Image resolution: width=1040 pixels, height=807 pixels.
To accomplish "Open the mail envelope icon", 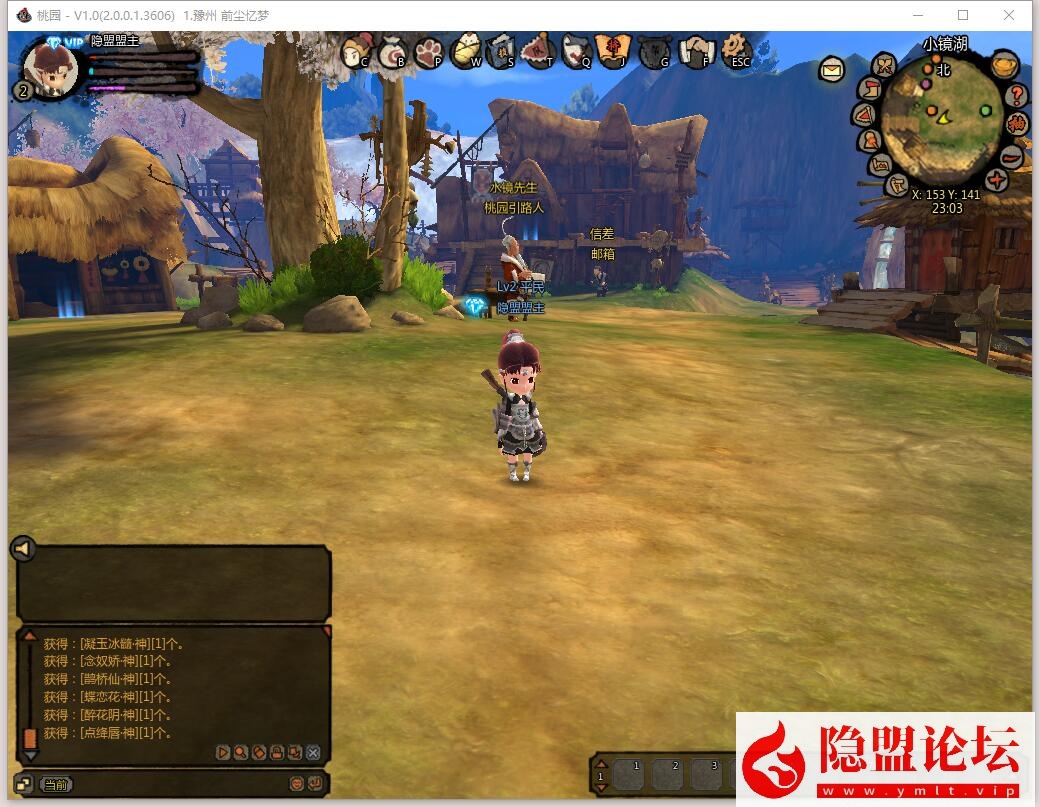I will tap(832, 69).
